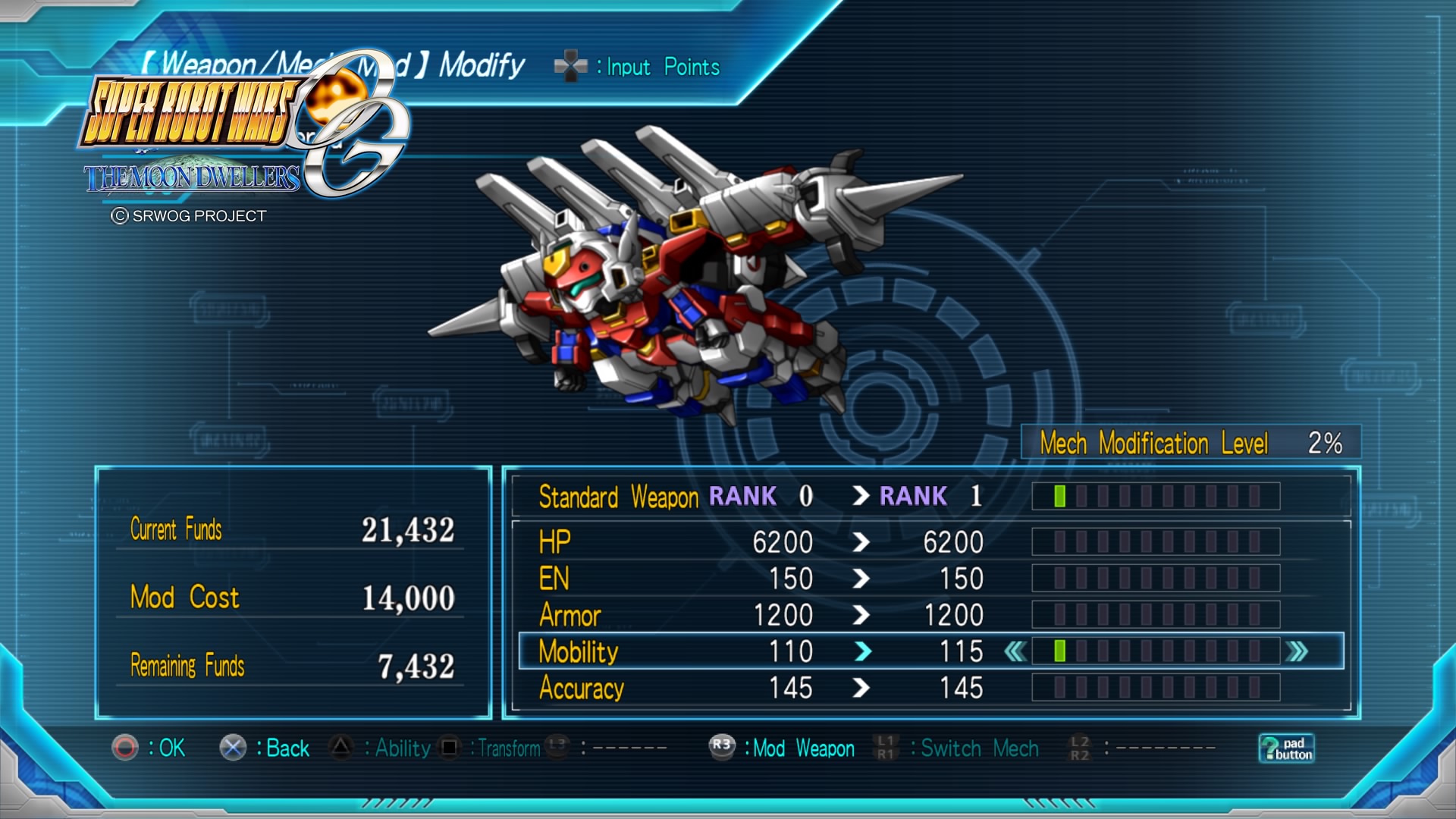Choose the HP upgrade row
This screenshot has height=819, width=1456.
(x=758, y=542)
